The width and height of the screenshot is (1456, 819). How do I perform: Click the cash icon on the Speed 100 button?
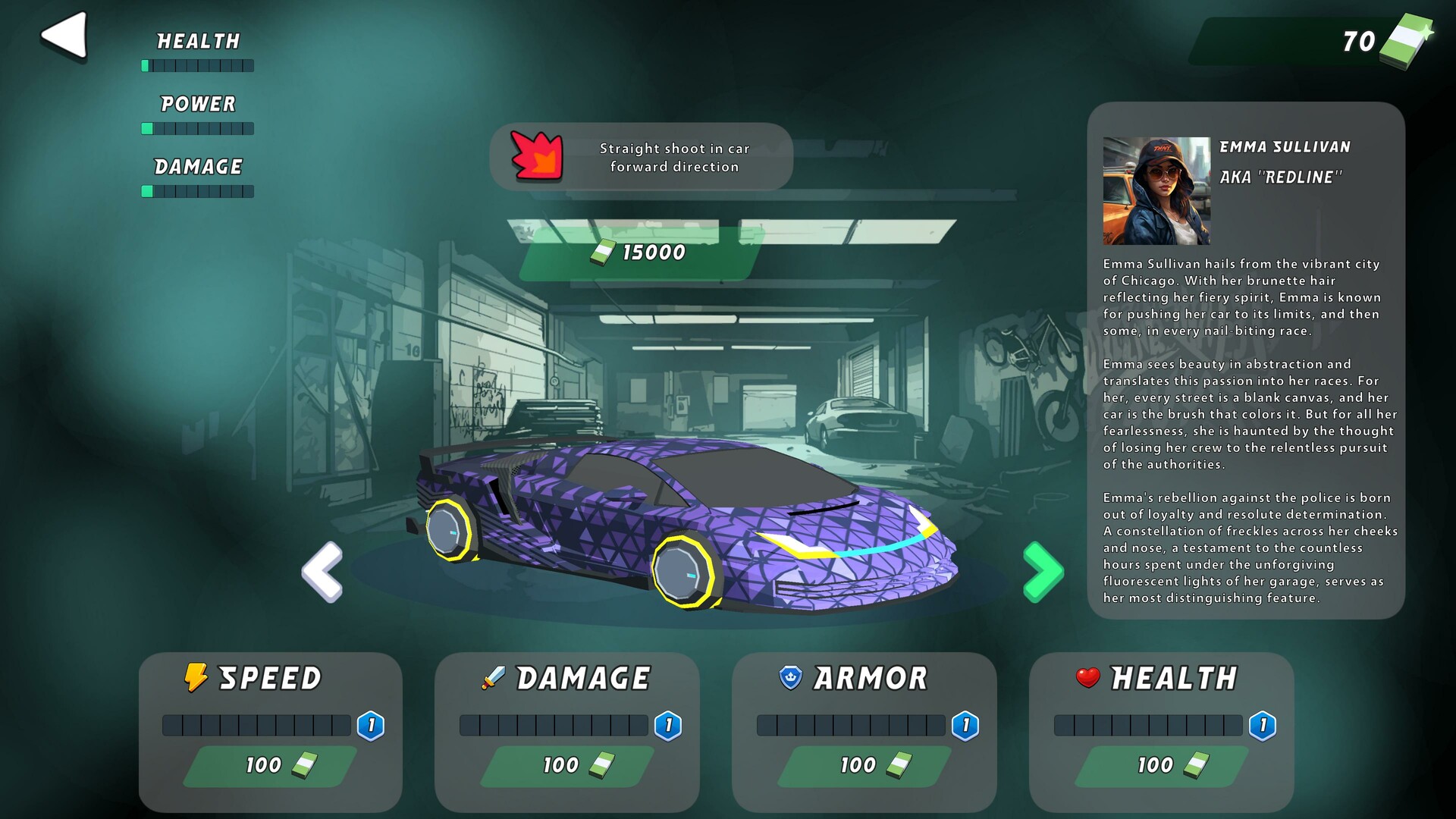(x=303, y=766)
